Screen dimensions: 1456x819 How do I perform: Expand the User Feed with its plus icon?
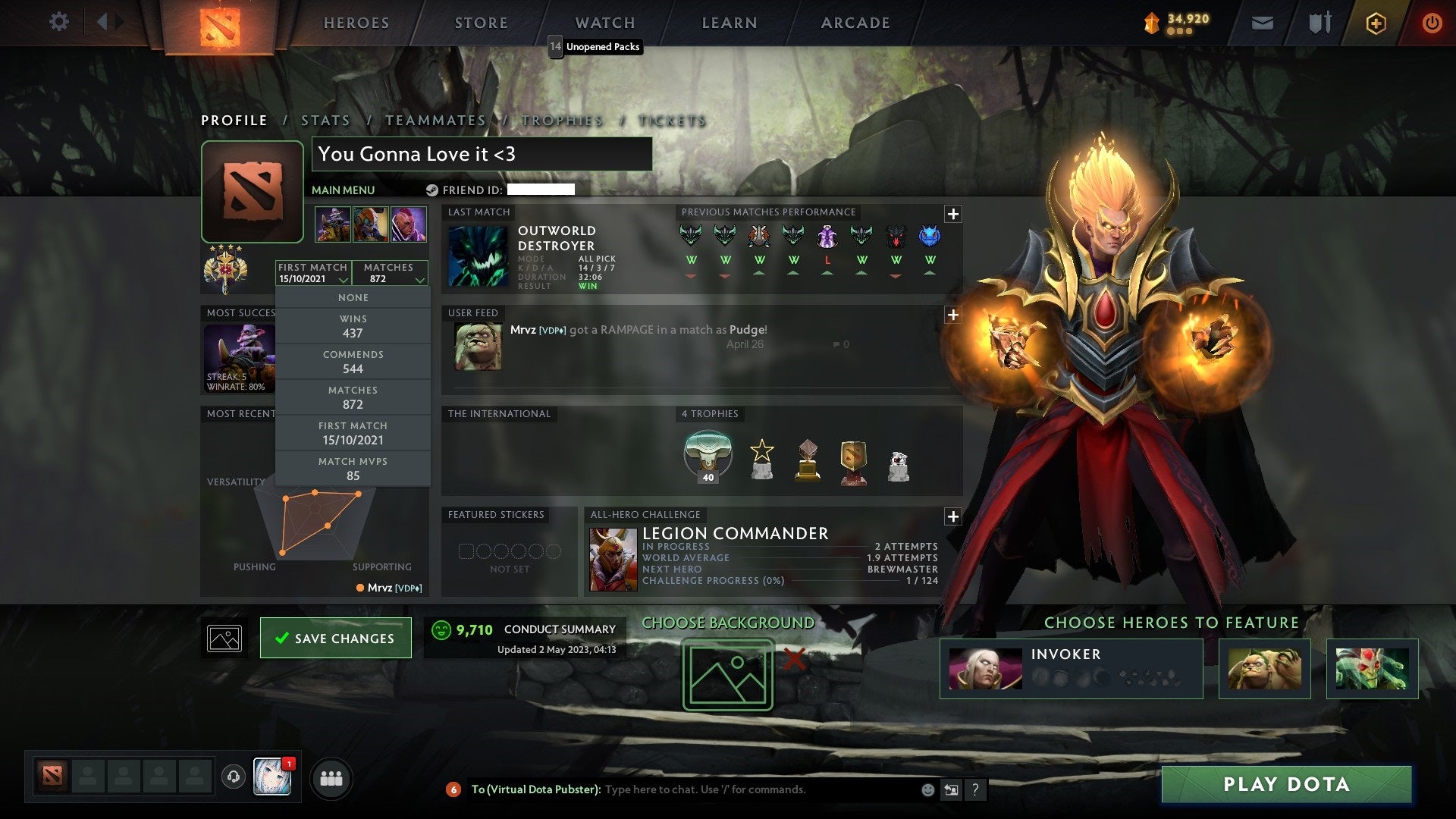(953, 314)
